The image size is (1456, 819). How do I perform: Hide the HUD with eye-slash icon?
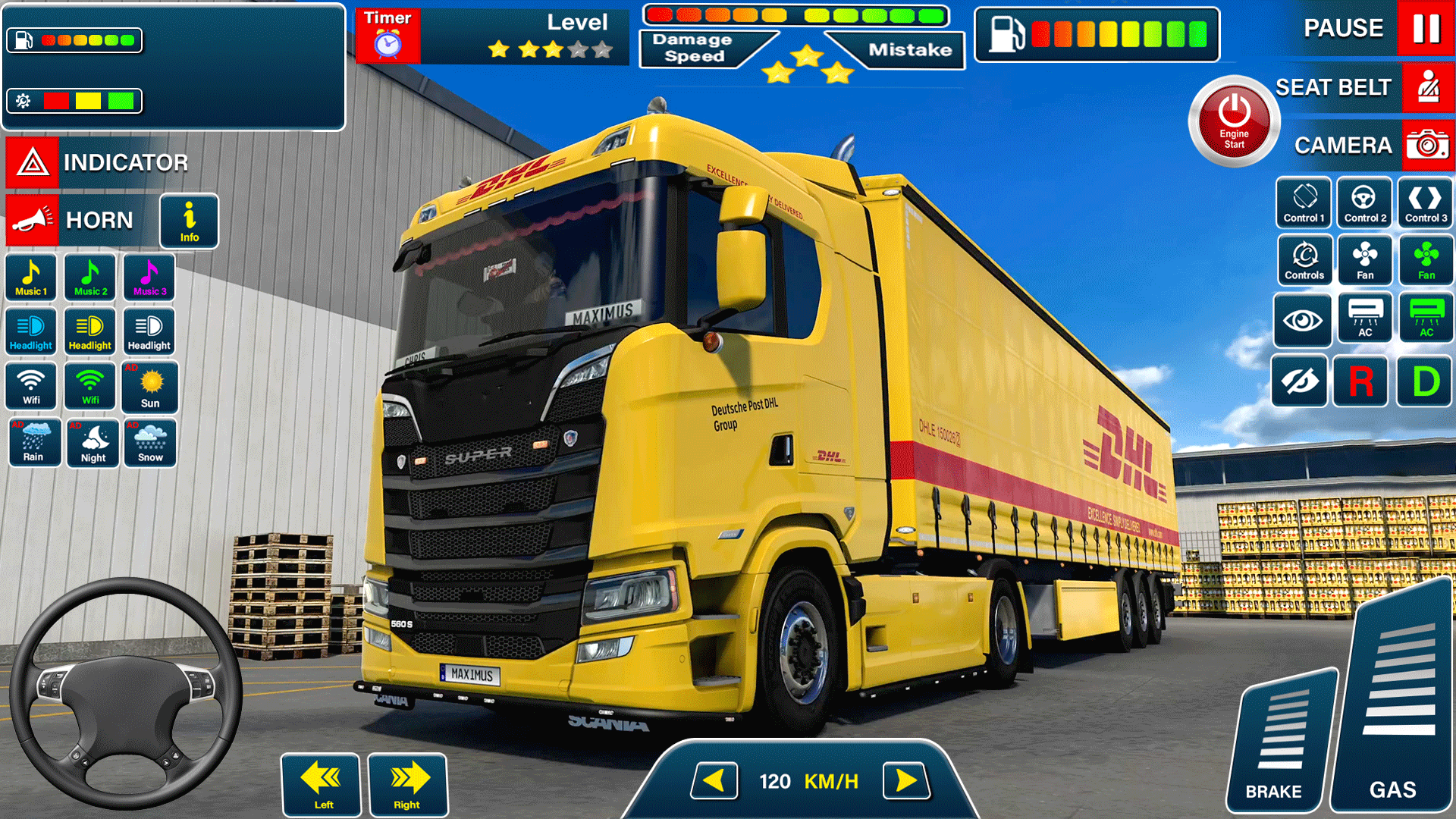(x=1300, y=381)
